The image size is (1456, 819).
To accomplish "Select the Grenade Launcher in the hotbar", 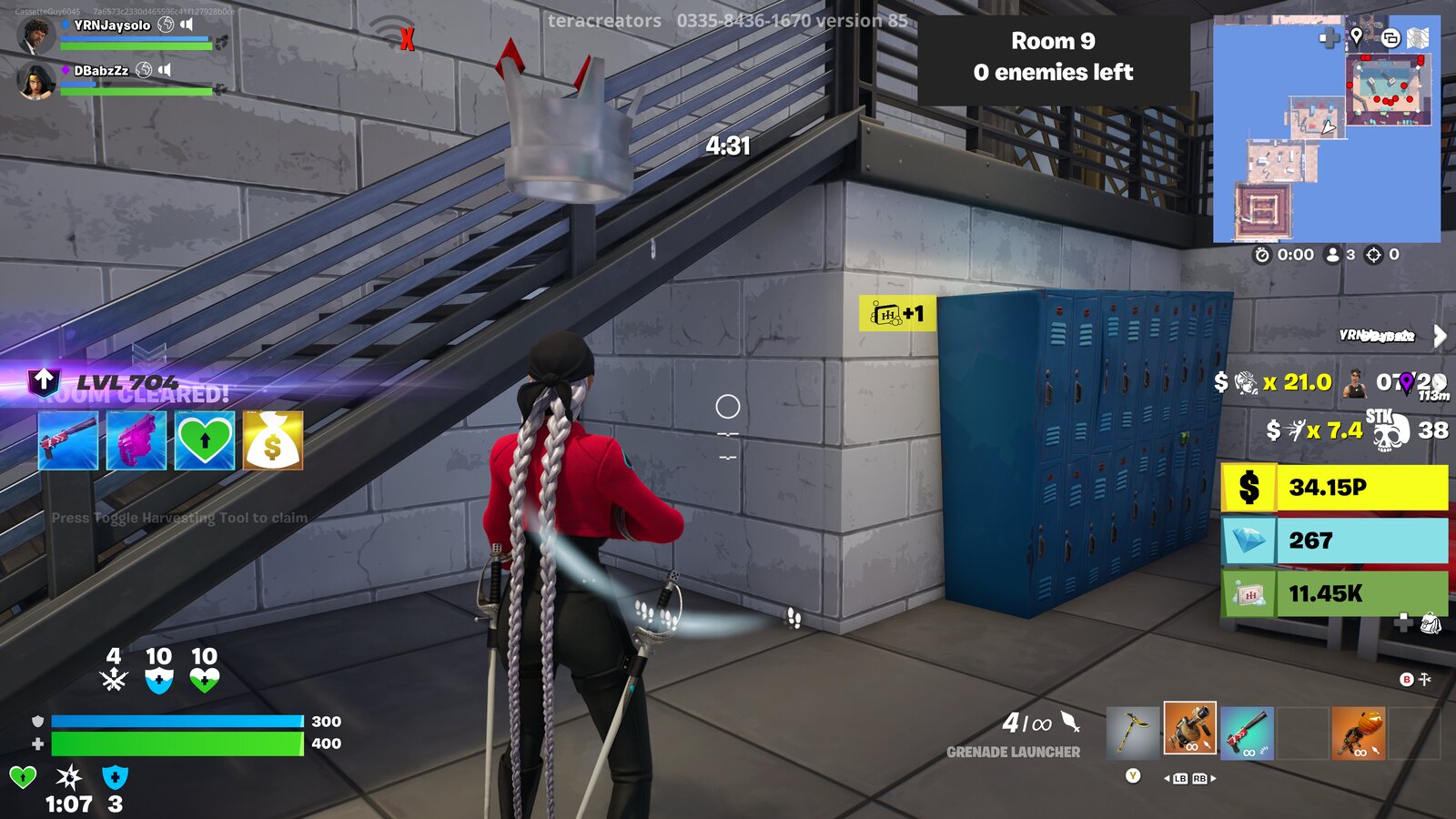I will click(x=1189, y=728).
